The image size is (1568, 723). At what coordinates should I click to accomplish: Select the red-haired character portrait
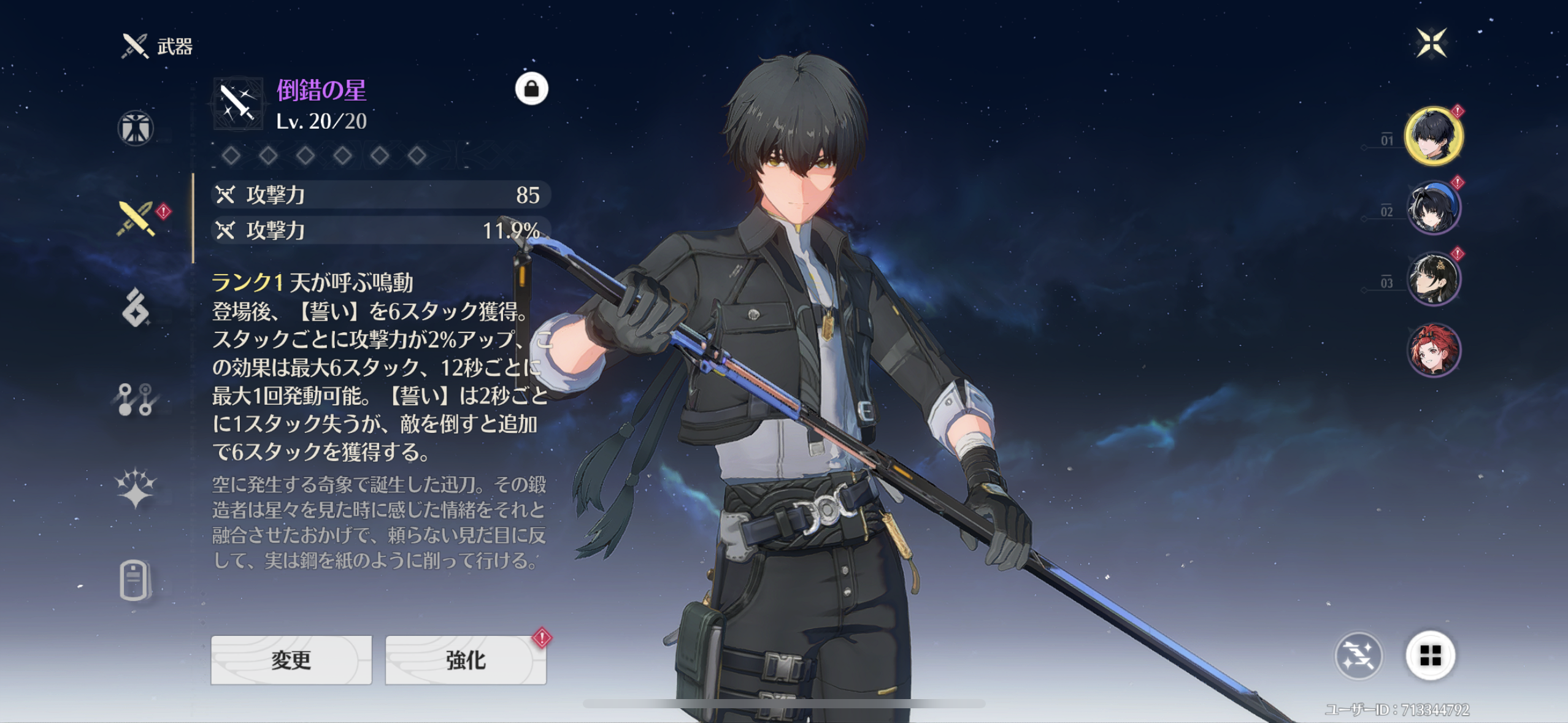point(1434,350)
